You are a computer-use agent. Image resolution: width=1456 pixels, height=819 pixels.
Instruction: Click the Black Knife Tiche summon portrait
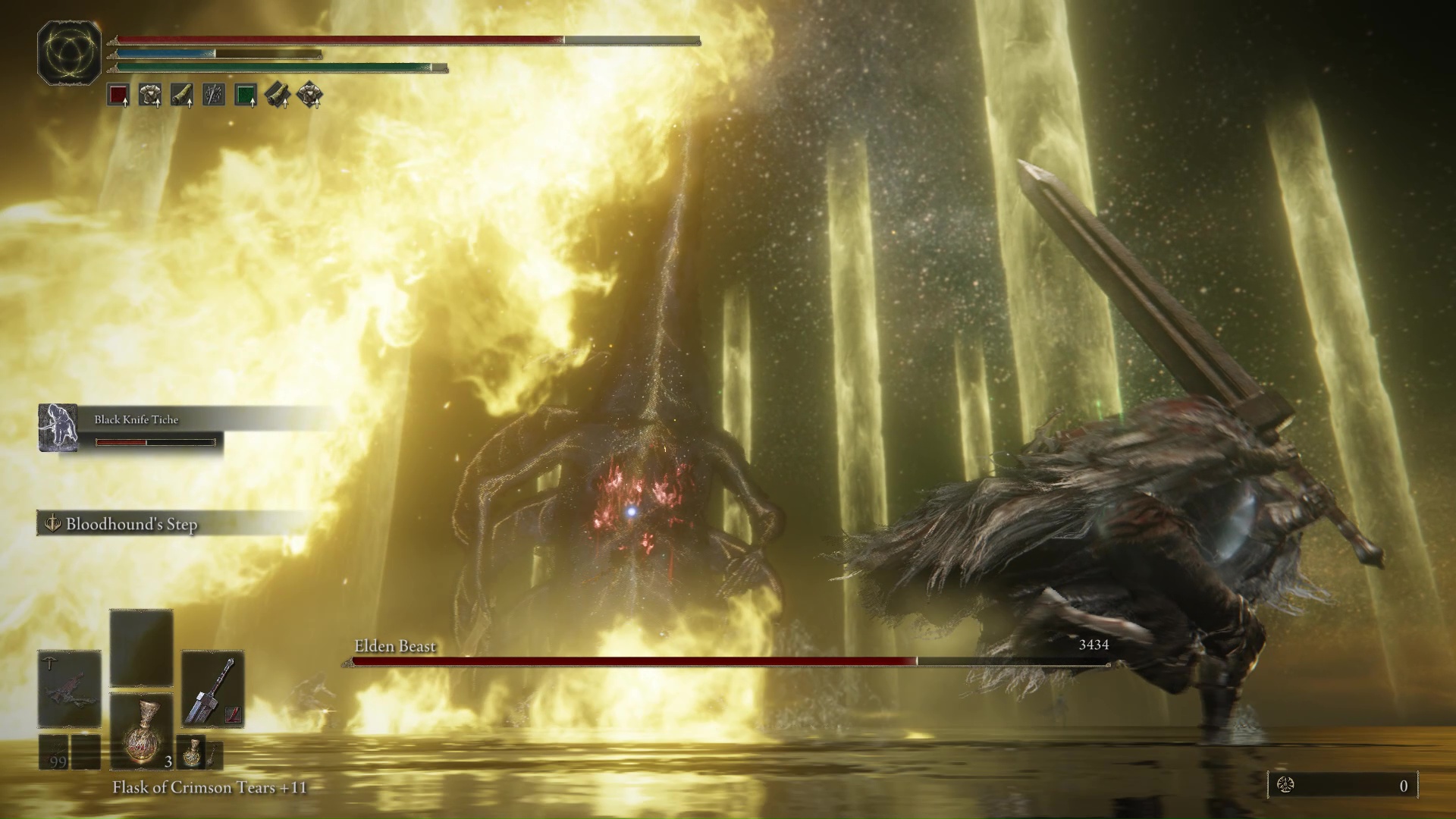pos(58,428)
